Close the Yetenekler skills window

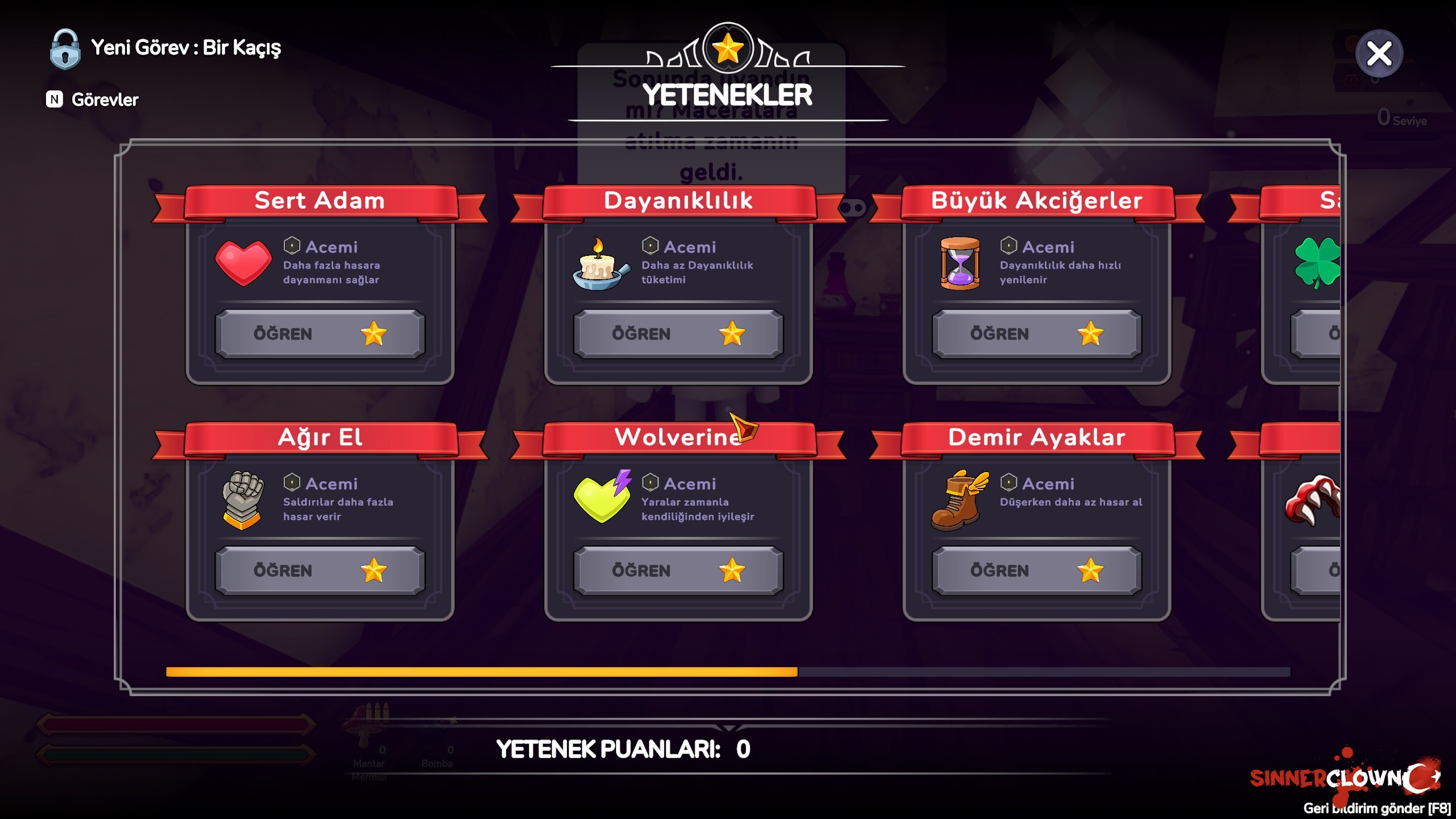point(1379,54)
